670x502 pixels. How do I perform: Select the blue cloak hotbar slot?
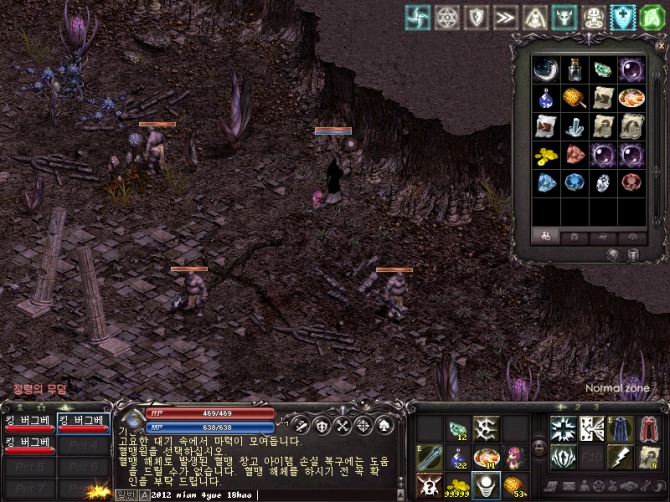(620, 429)
